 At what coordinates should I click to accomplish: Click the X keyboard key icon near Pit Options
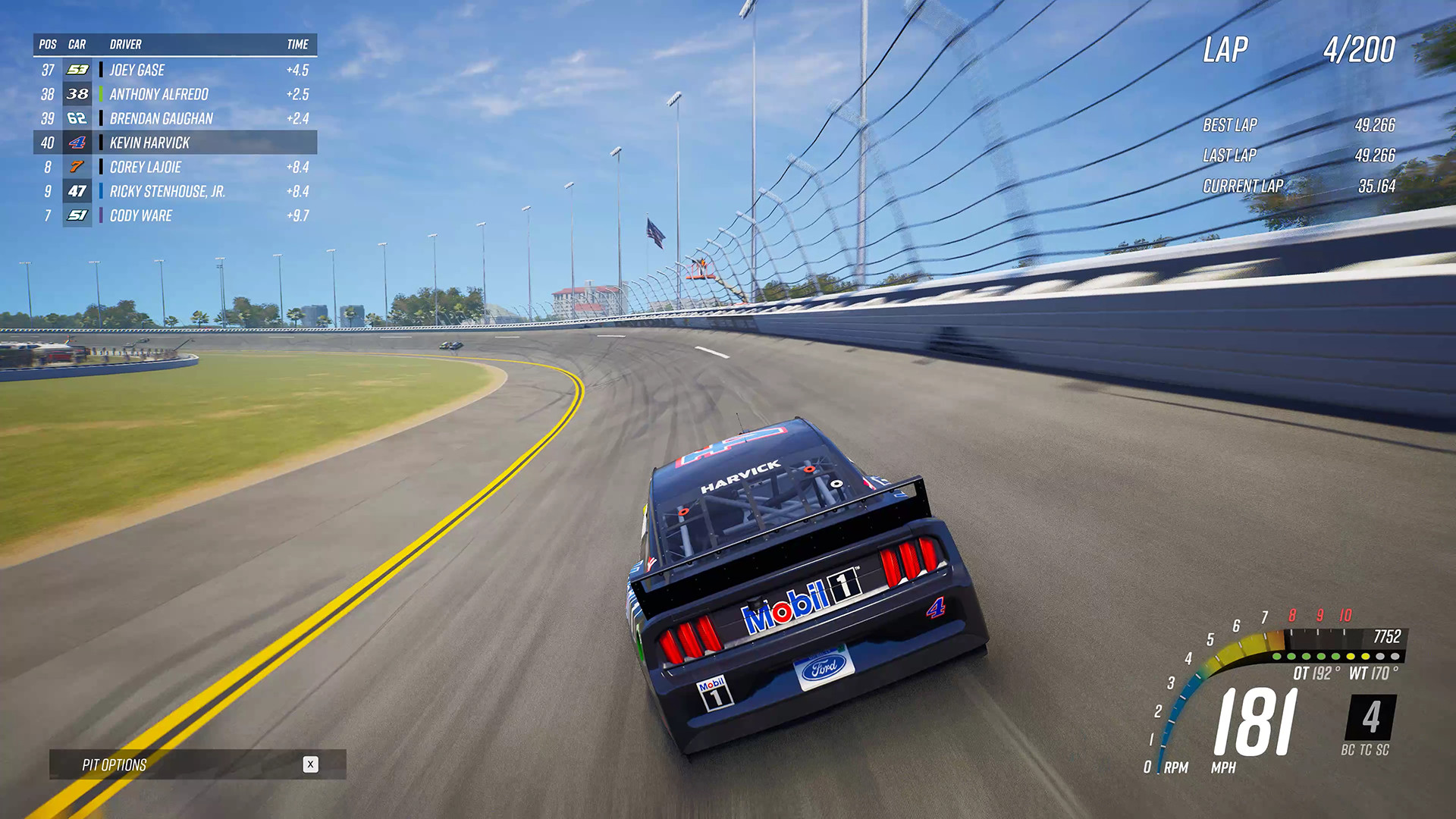(311, 765)
